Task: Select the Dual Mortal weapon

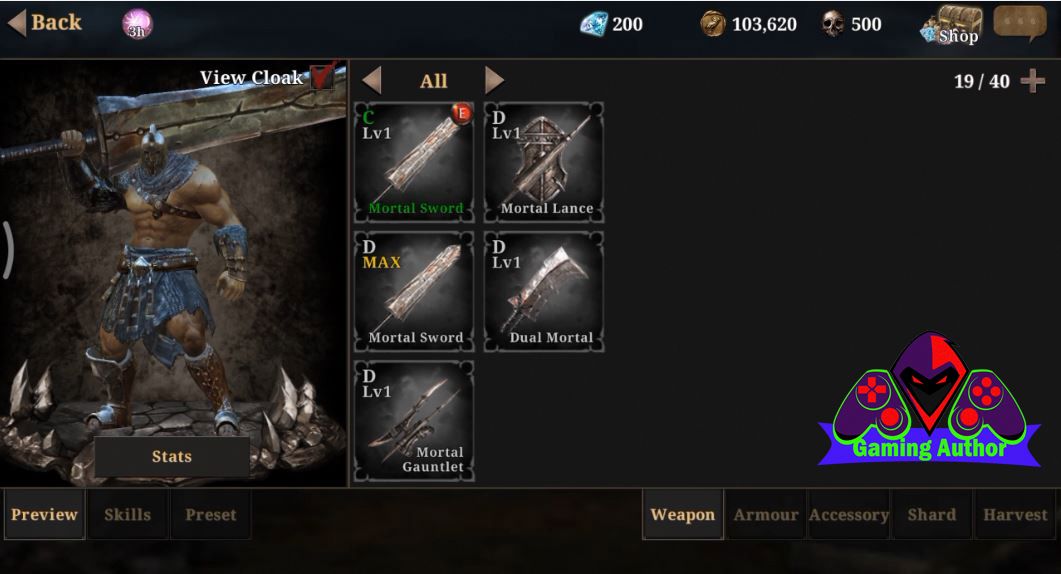Action: (544, 291)
